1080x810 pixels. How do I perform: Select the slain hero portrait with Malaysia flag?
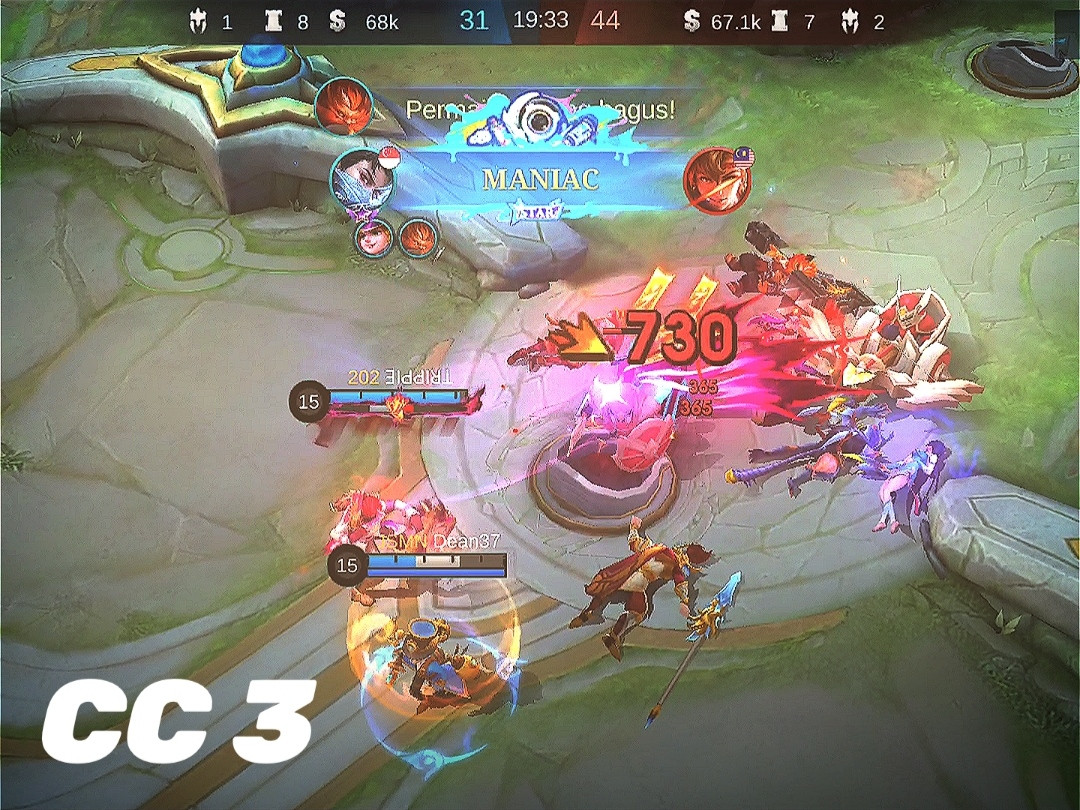pyautogui.click(x=713, y=181)
